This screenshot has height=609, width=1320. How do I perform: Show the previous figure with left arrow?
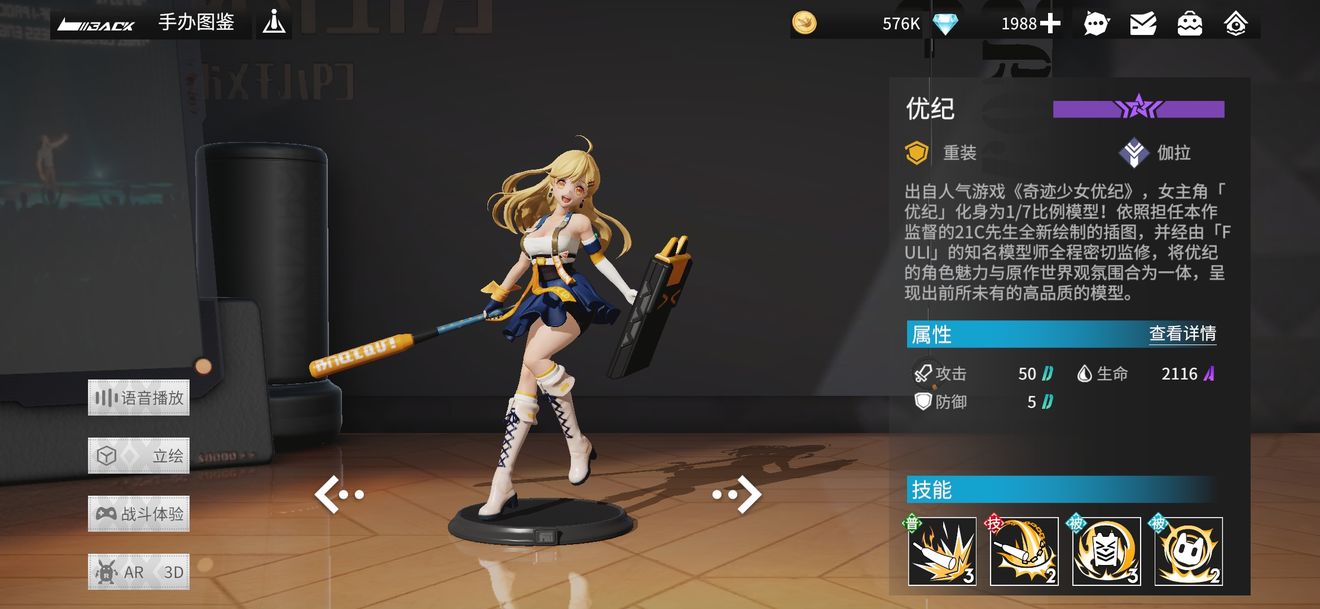pyautogui.click(x=338, y=494)
